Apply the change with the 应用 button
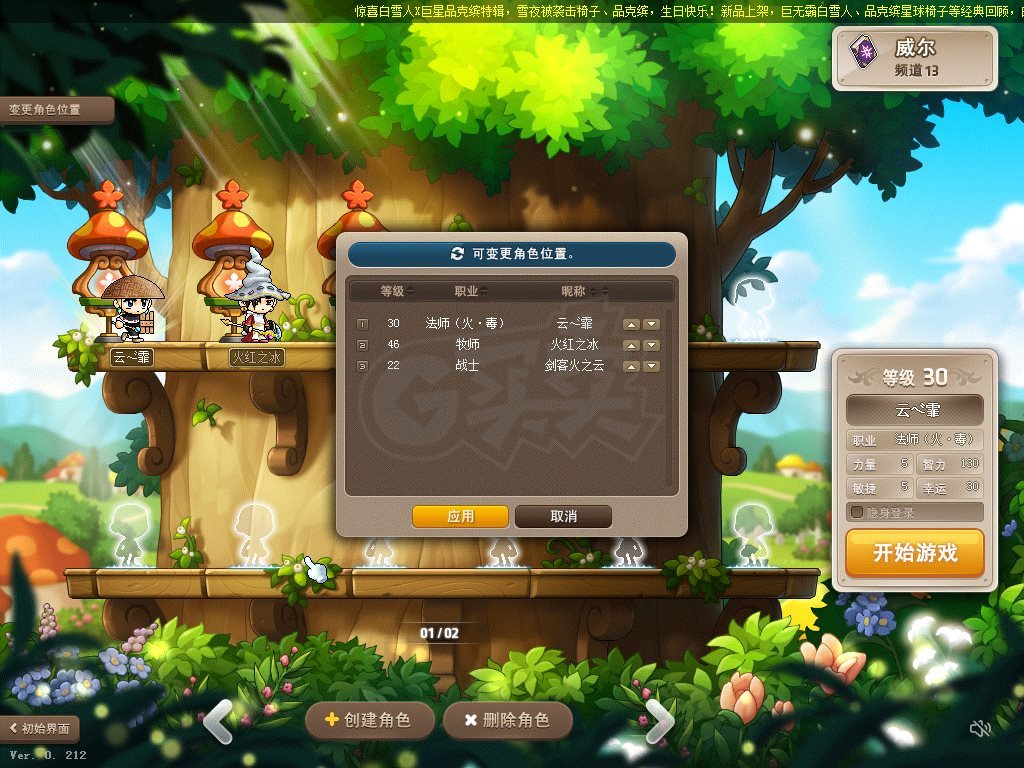The image size is (1024, 768). (x=461, y=516)
